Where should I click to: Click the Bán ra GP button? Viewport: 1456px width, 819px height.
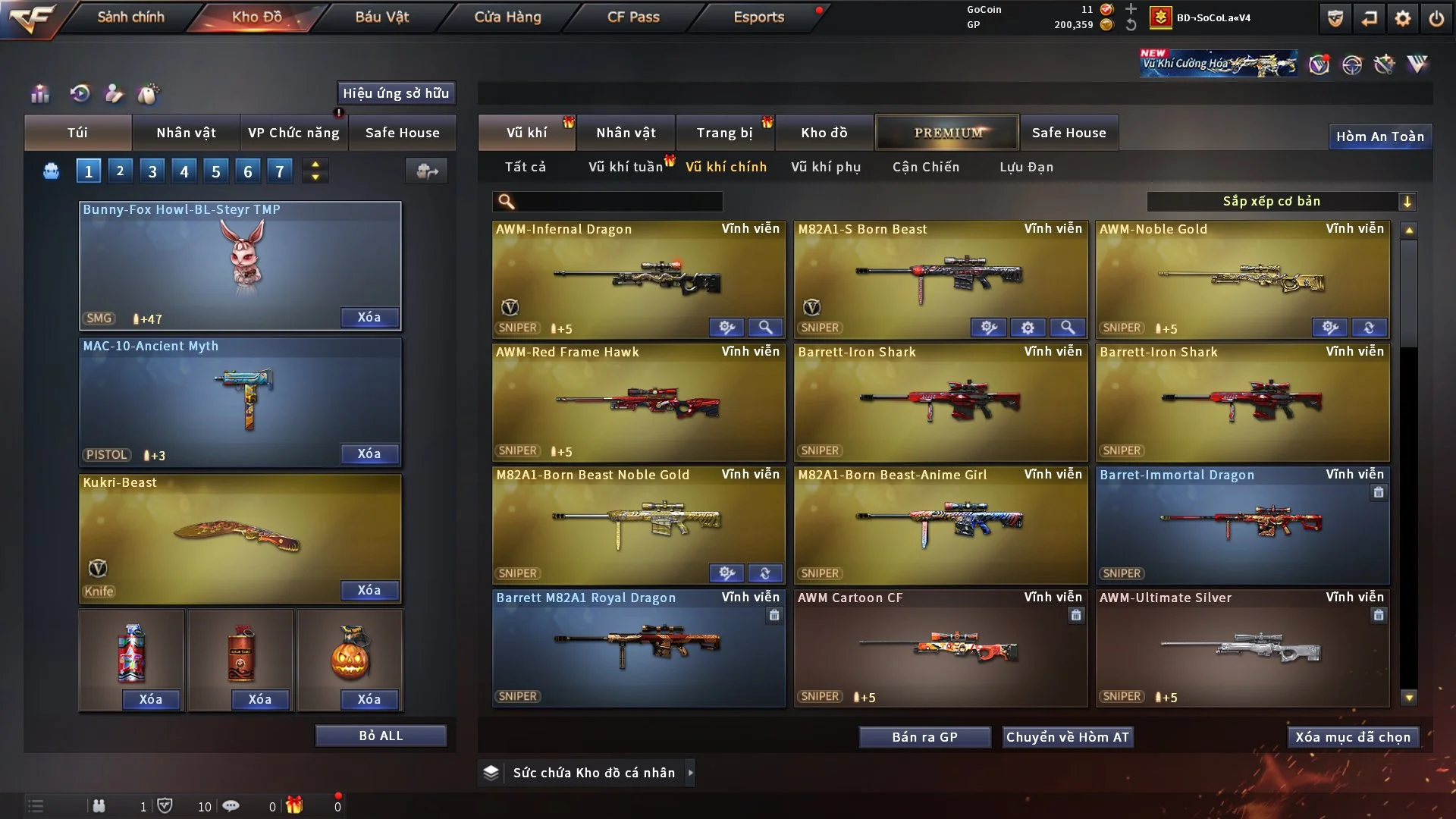click(924, 736)
